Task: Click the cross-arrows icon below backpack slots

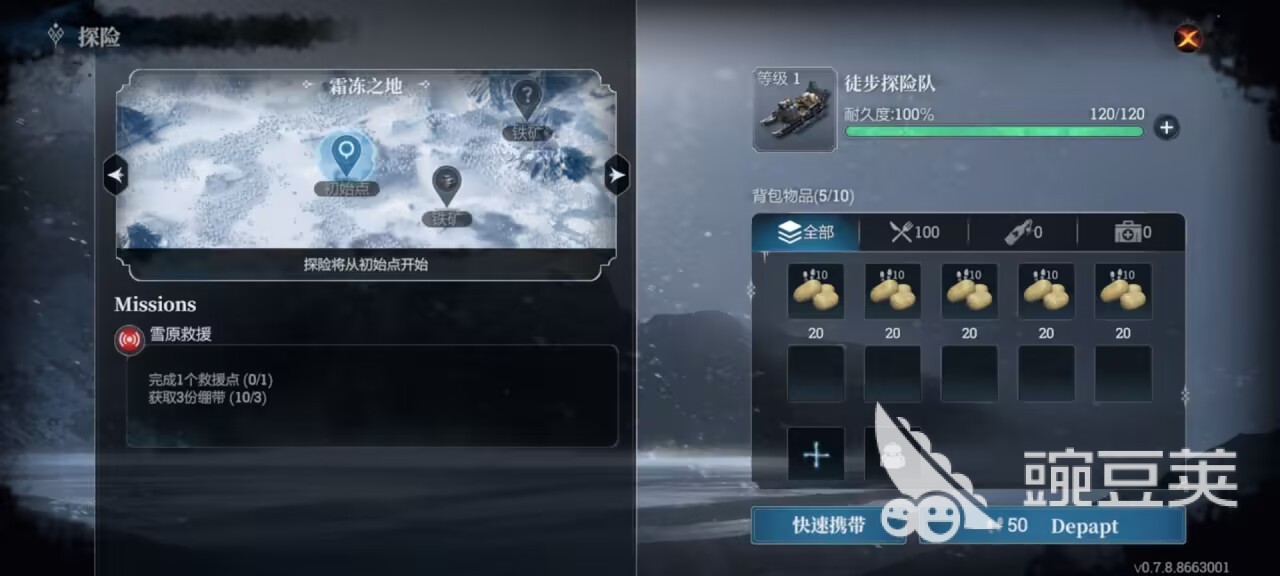Action: [816, 455]
